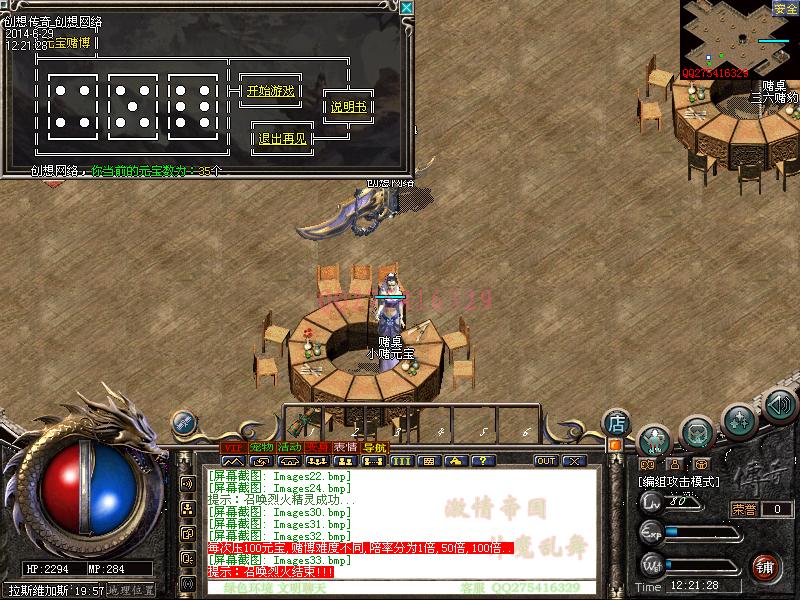Image resolution: width=800 pixels, height=600 pixels.
Task: Click the red 铺 stall button
Action: coord(766,566)
